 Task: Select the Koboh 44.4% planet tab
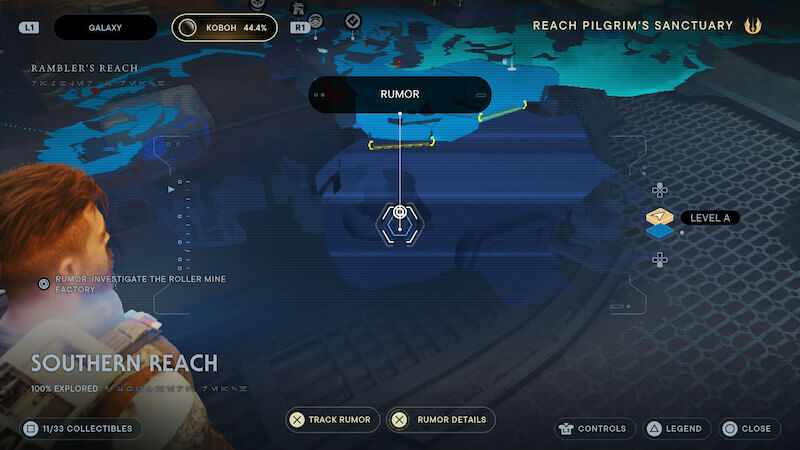pyautogui.click(x=224, y=27)
